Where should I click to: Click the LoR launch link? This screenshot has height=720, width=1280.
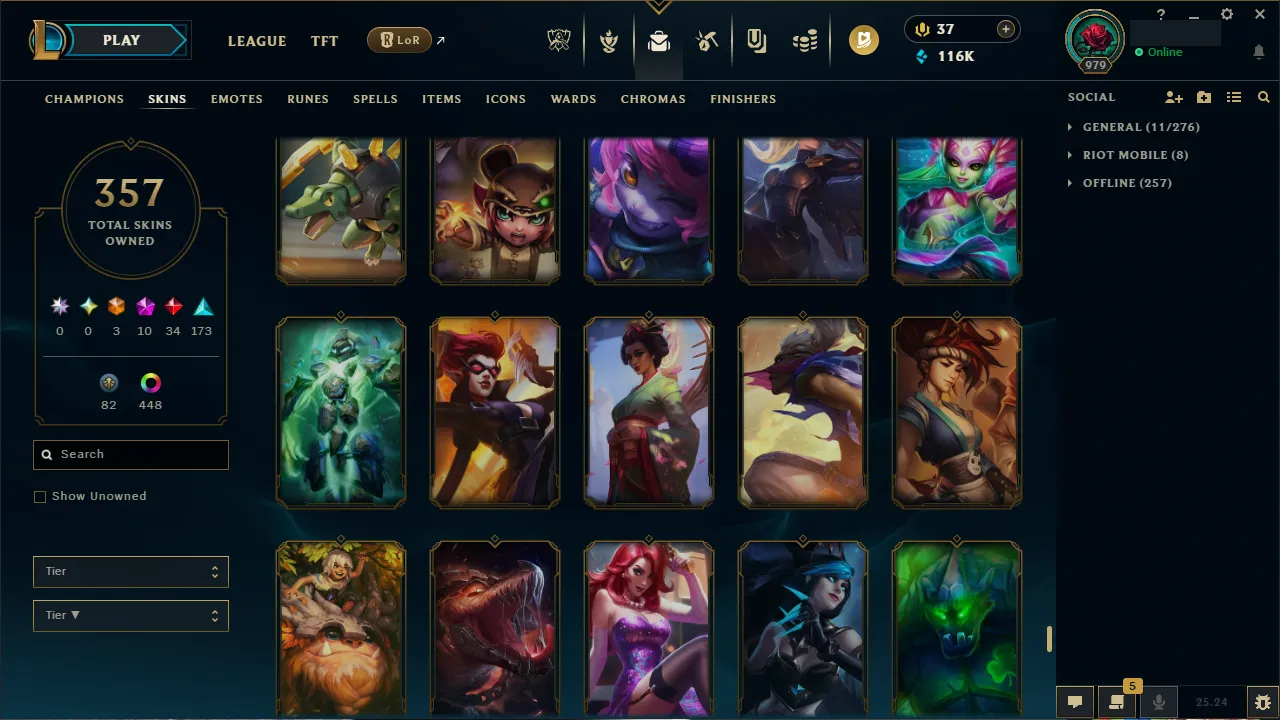pyautogui.click(x=399, y=40)
